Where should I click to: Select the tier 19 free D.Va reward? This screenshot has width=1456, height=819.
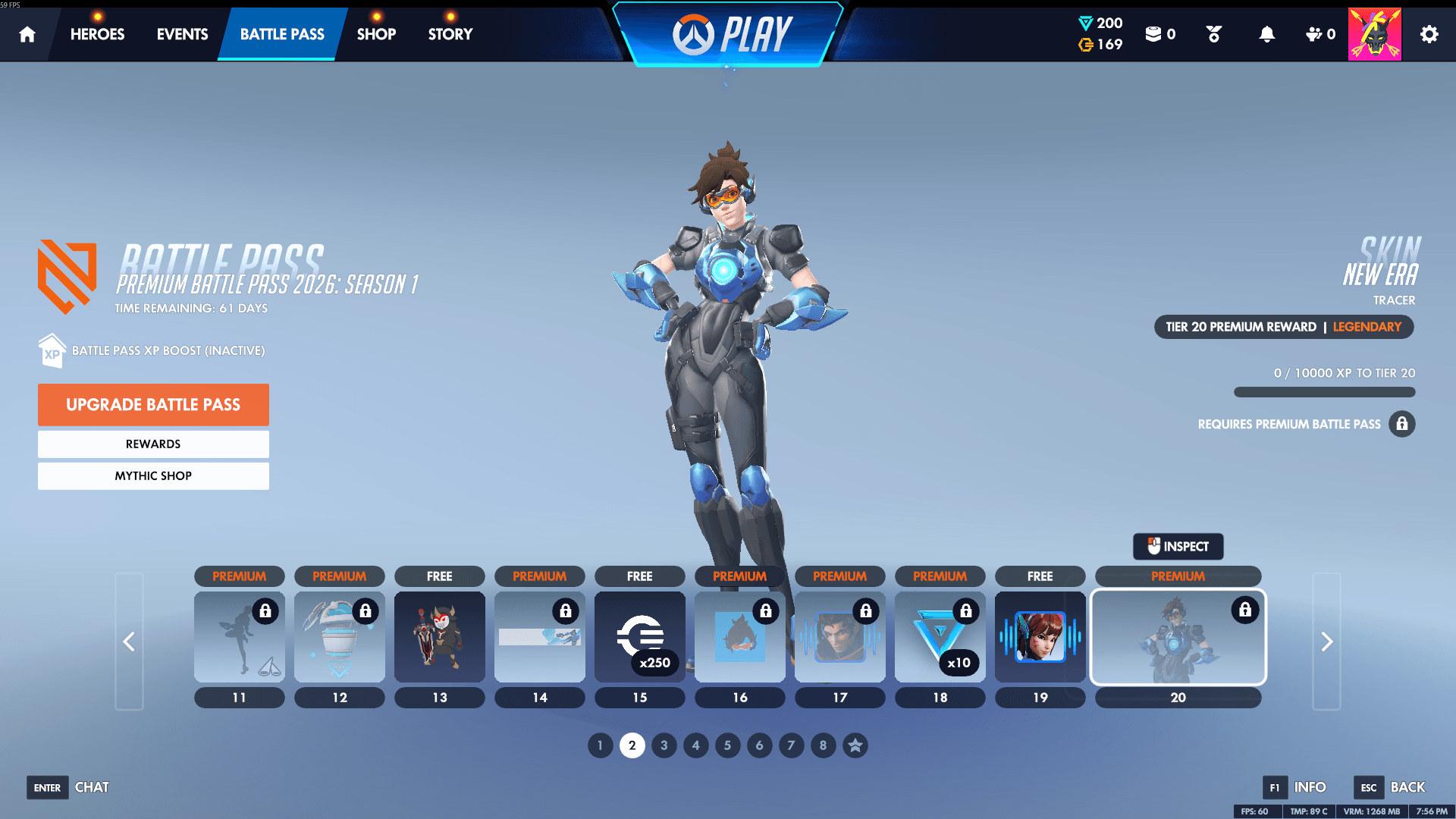pyautogui.click(x=1040, y=637)
